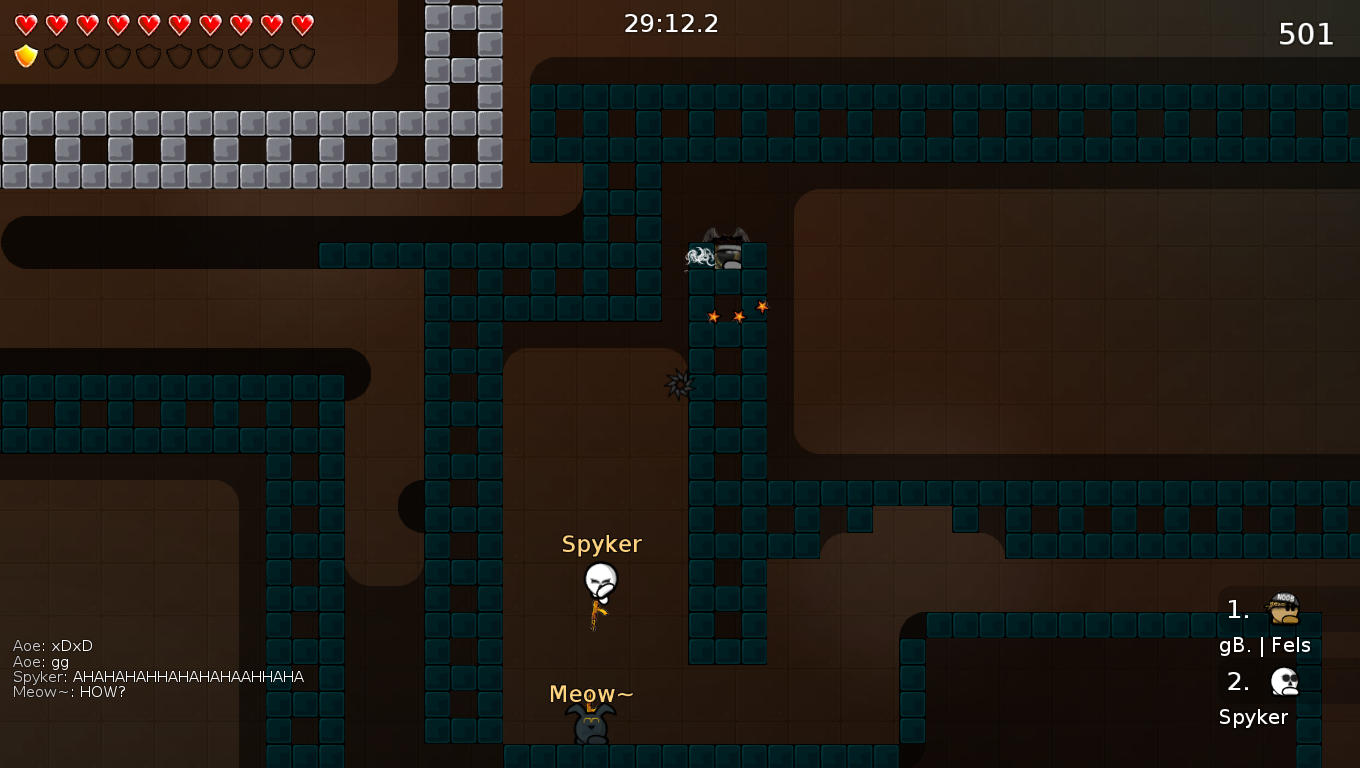Select the gB. | Fels leaderboard name

(x=1265, y=645)
